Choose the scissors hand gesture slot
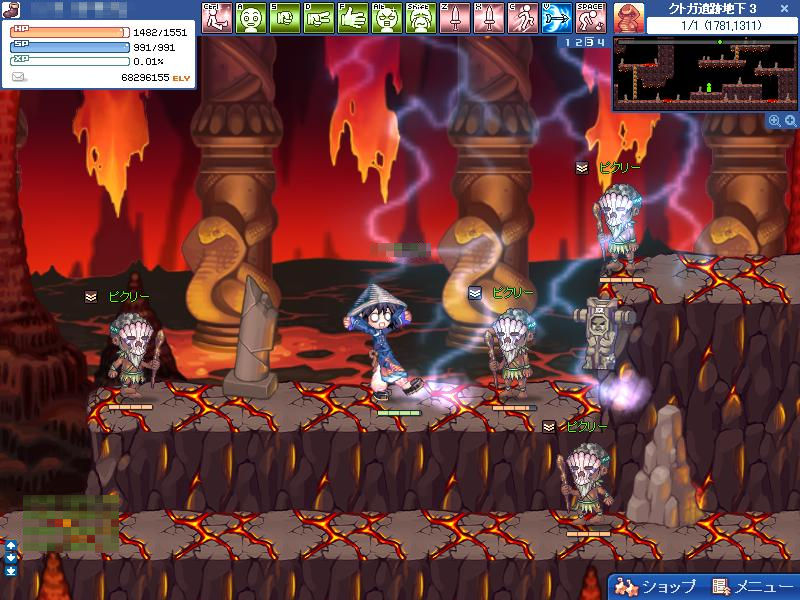The height and width of the screenshot is (600, 800). (319, 17)
